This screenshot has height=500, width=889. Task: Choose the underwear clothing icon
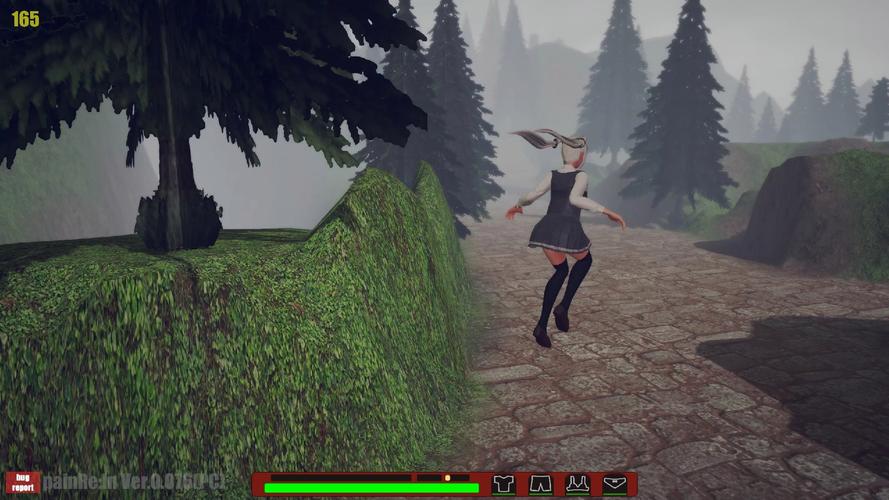tap(615, 485)
